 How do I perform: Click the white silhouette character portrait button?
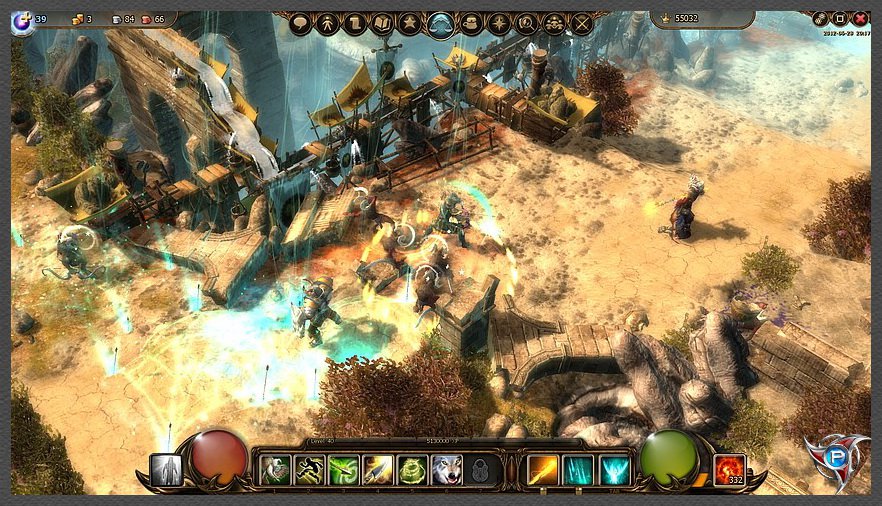(167, 469)
